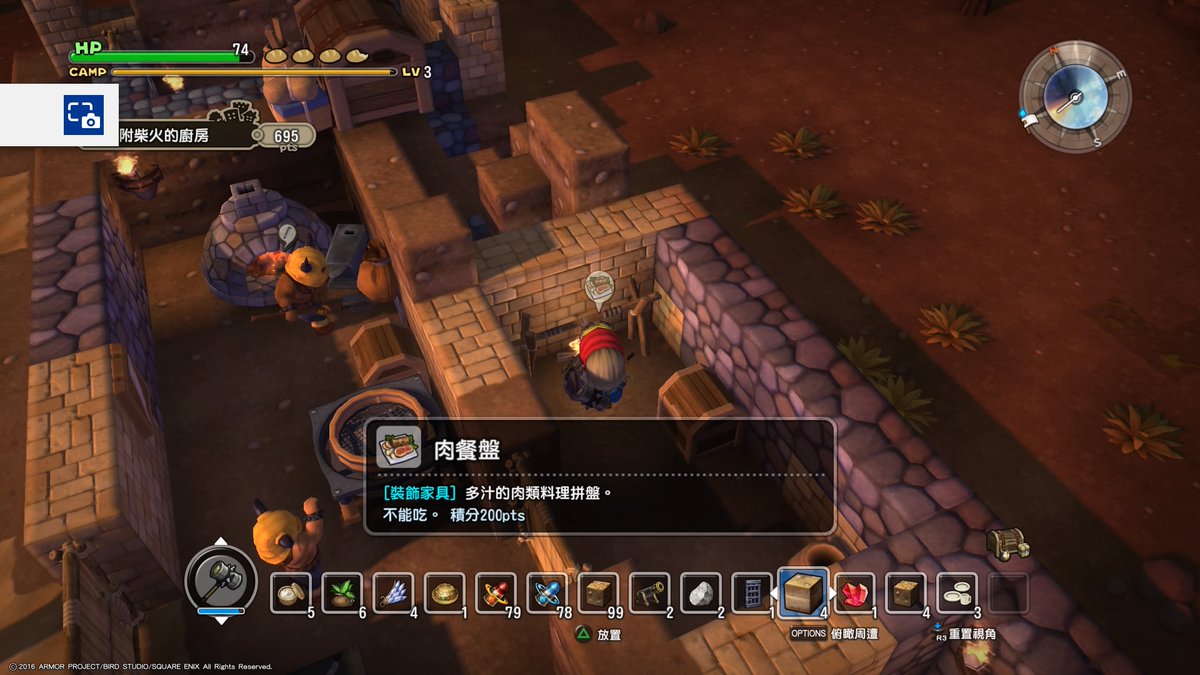This screenshot has width=1200, height=675.
Task: Pick the hamburger food slot
Action: (444, 592)
